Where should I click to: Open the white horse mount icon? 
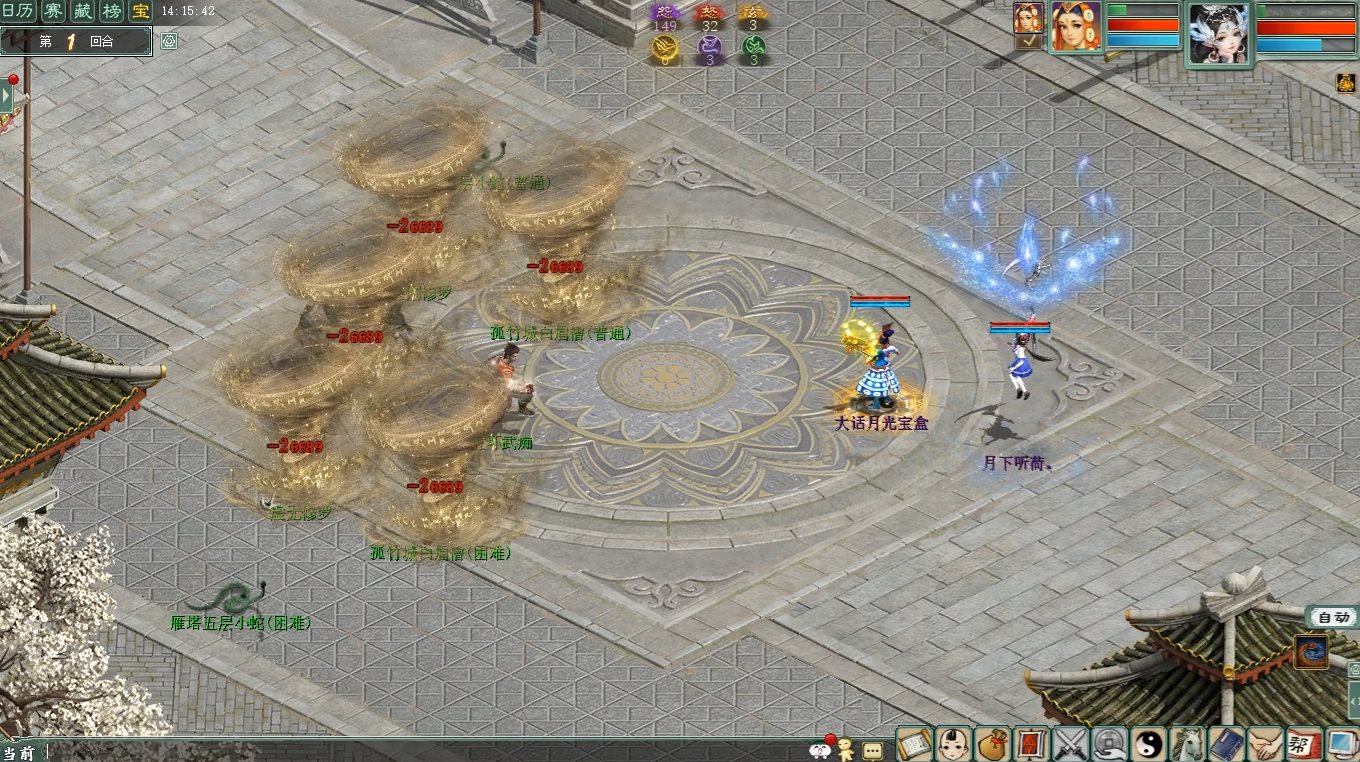click(1188, 744)
